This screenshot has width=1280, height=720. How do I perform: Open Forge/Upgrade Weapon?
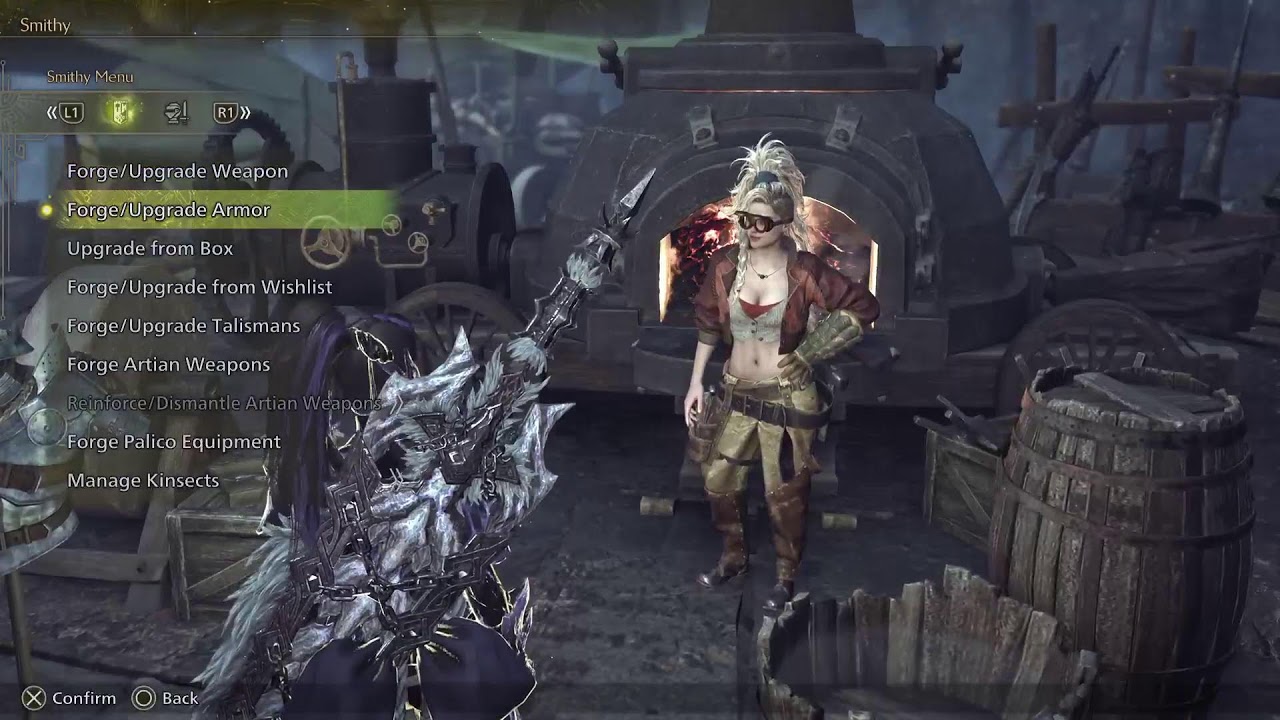click(177, 171)
